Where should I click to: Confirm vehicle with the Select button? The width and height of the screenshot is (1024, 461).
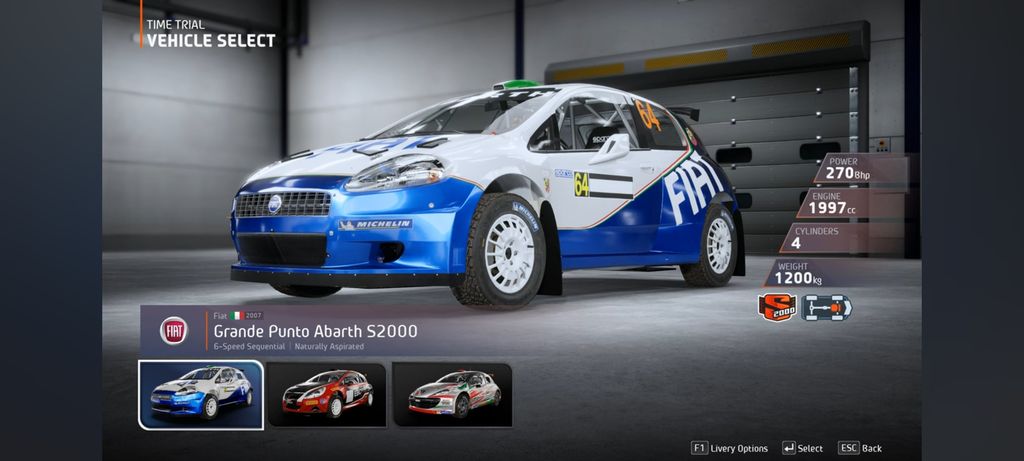coord(803,448)
